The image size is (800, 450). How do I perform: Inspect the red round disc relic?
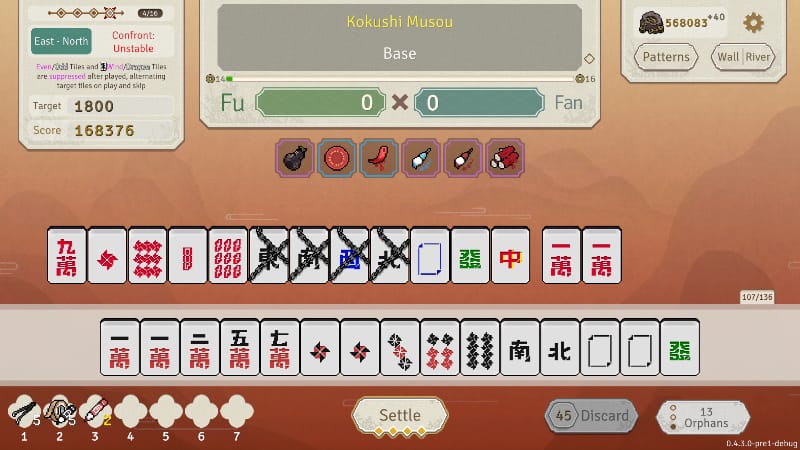336,158
